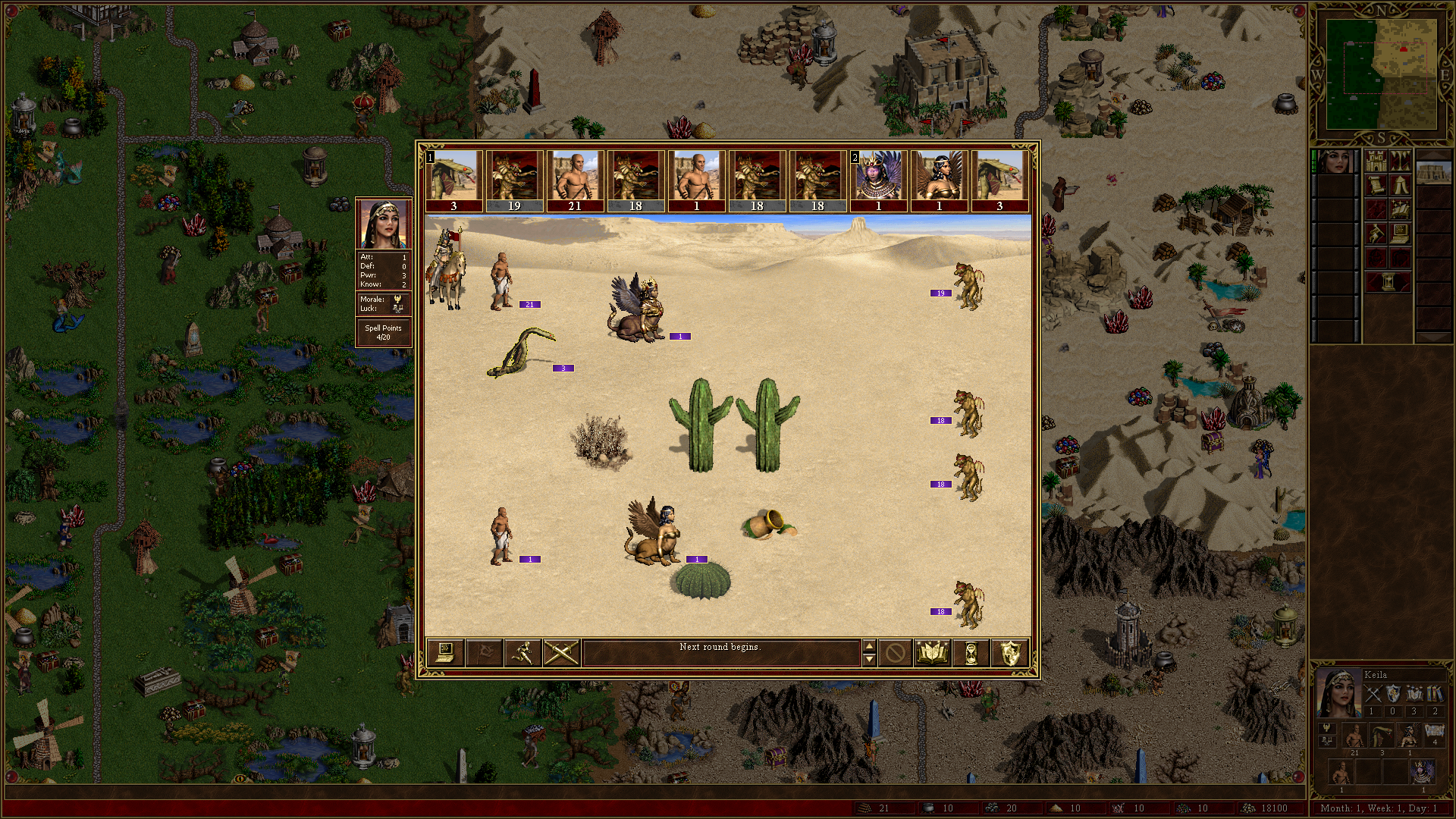1456x819 pixels.
Task: Click the combat log down arrow
Action: coord(869,659)
